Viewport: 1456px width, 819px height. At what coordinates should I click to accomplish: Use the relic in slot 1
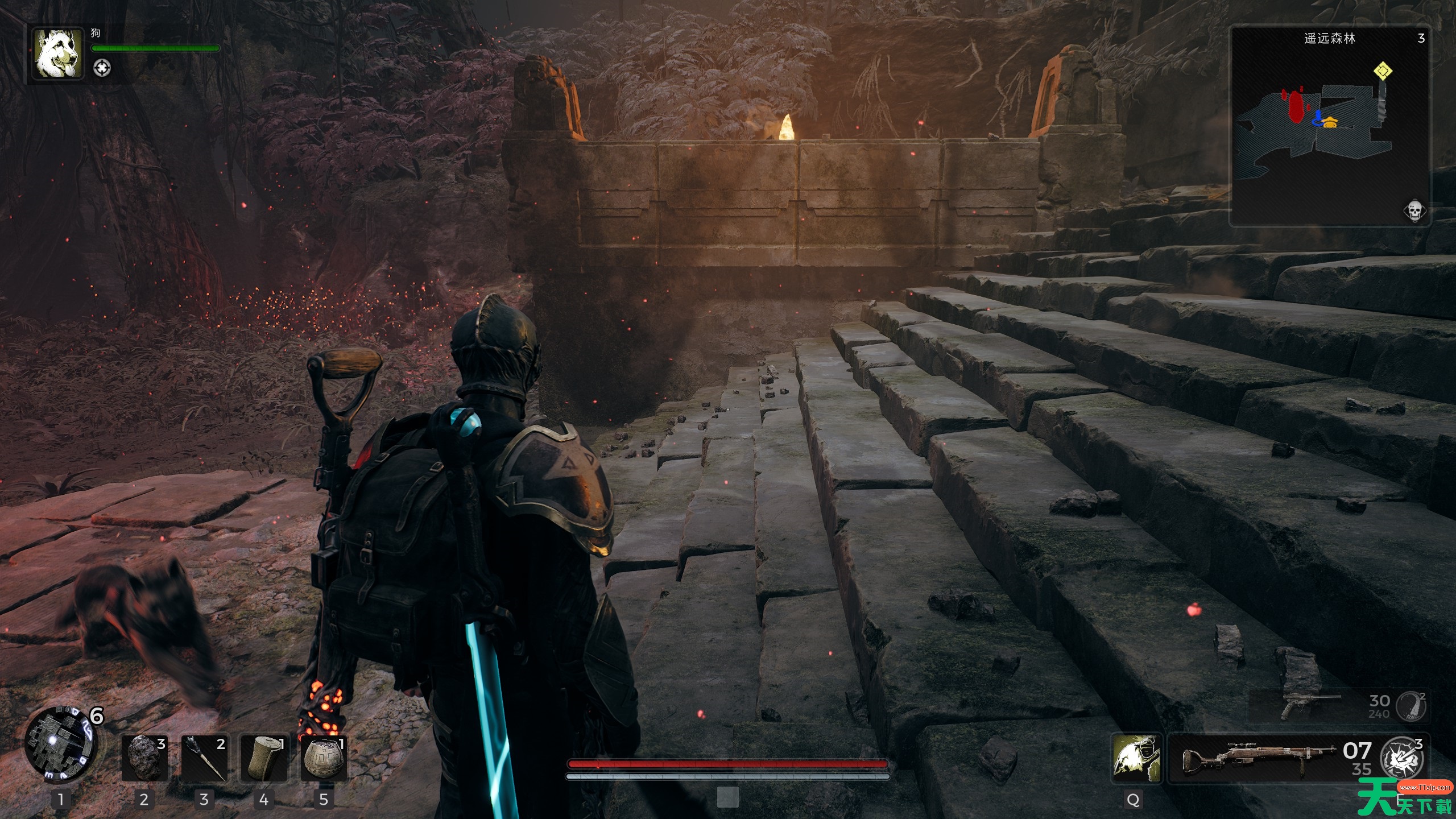pos(59,745)
